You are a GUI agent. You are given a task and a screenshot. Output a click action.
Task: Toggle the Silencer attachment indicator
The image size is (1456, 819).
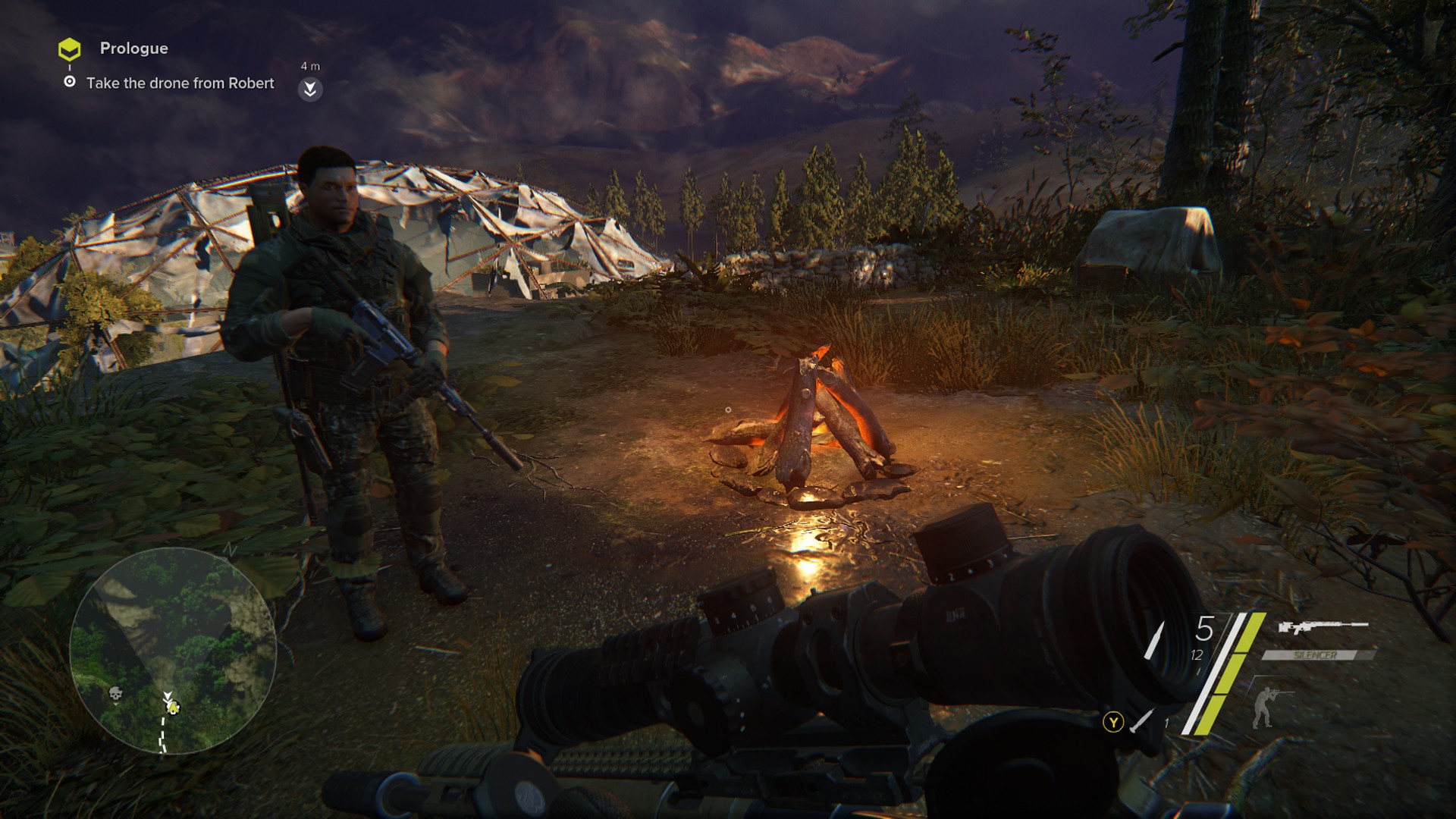[1316, 654]
